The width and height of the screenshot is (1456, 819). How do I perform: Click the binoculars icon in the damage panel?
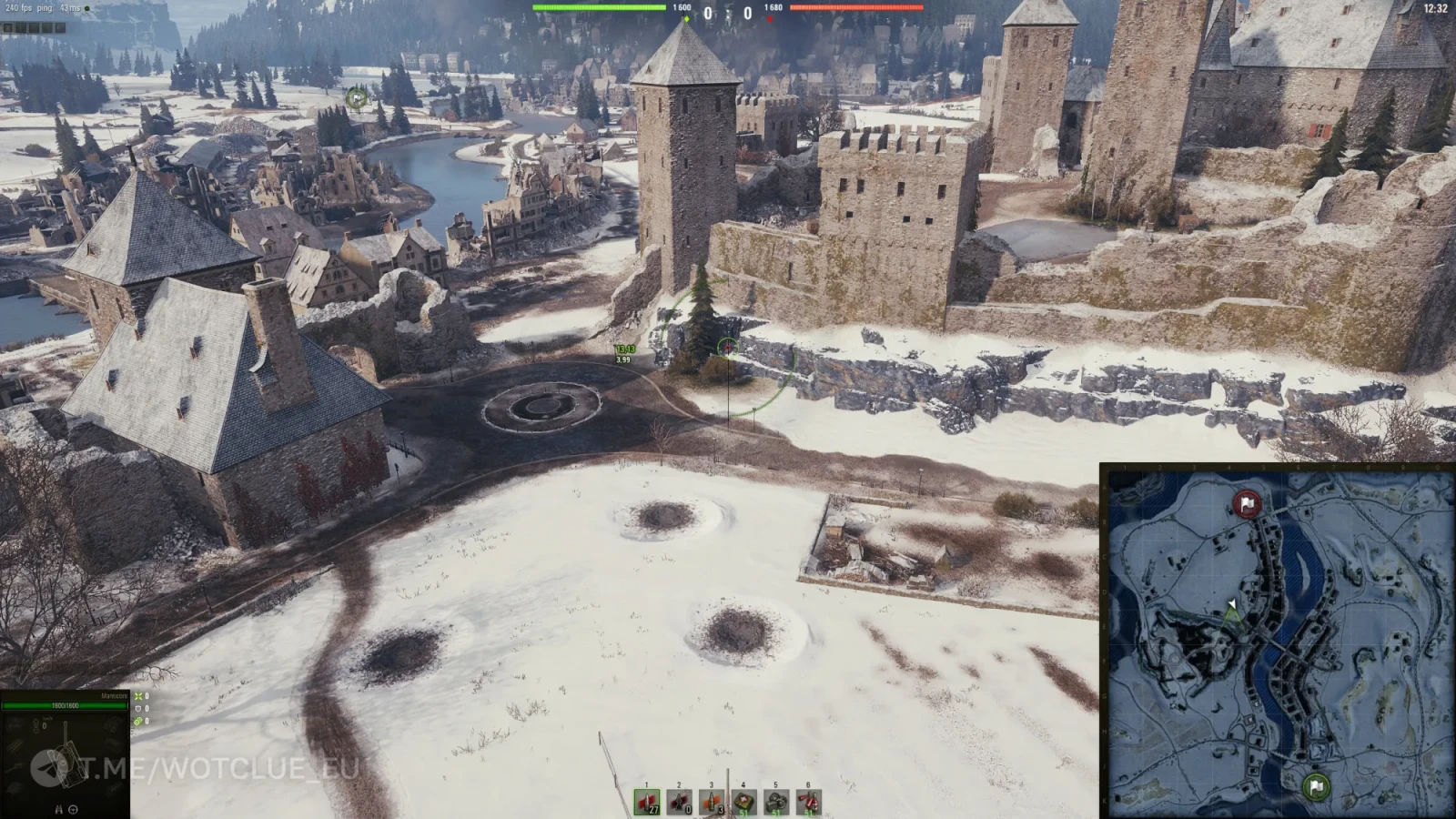click(60, 809)
